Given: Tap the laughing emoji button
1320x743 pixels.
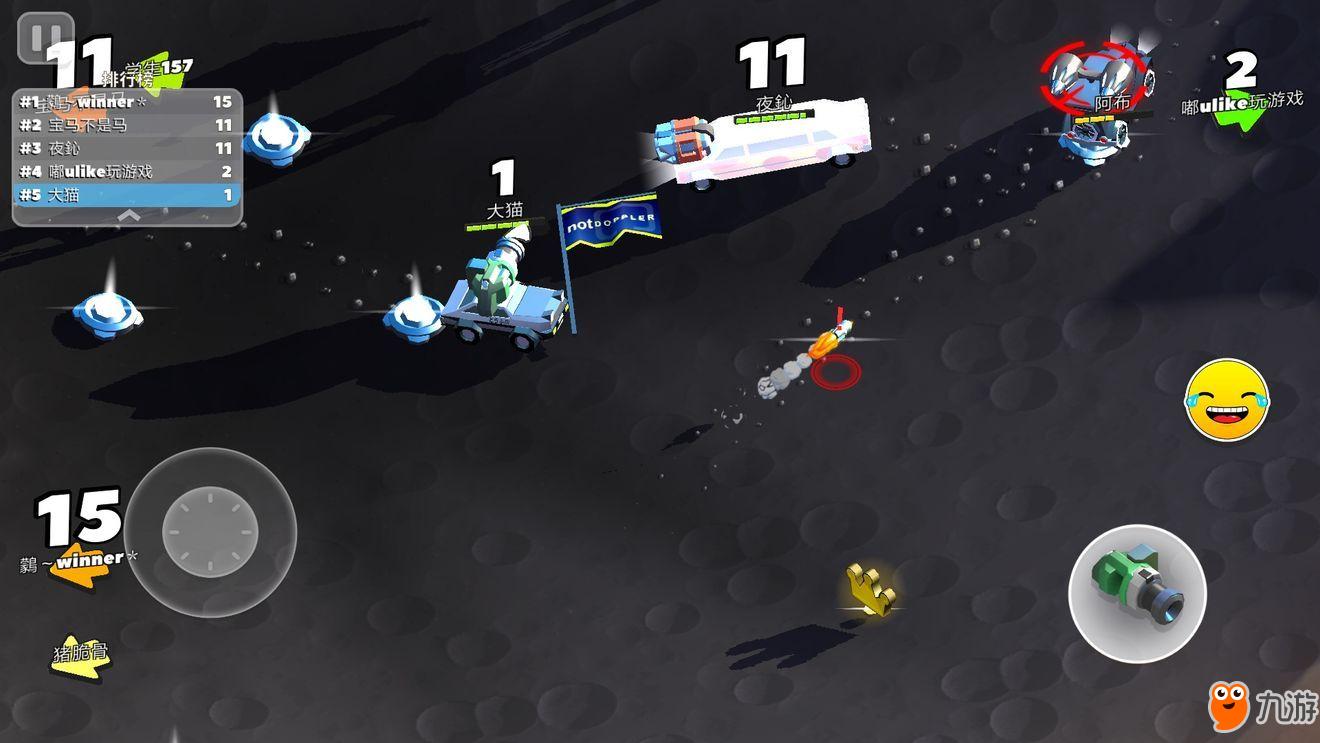Looking at the screenshot, I should (x=1227, y=401).
